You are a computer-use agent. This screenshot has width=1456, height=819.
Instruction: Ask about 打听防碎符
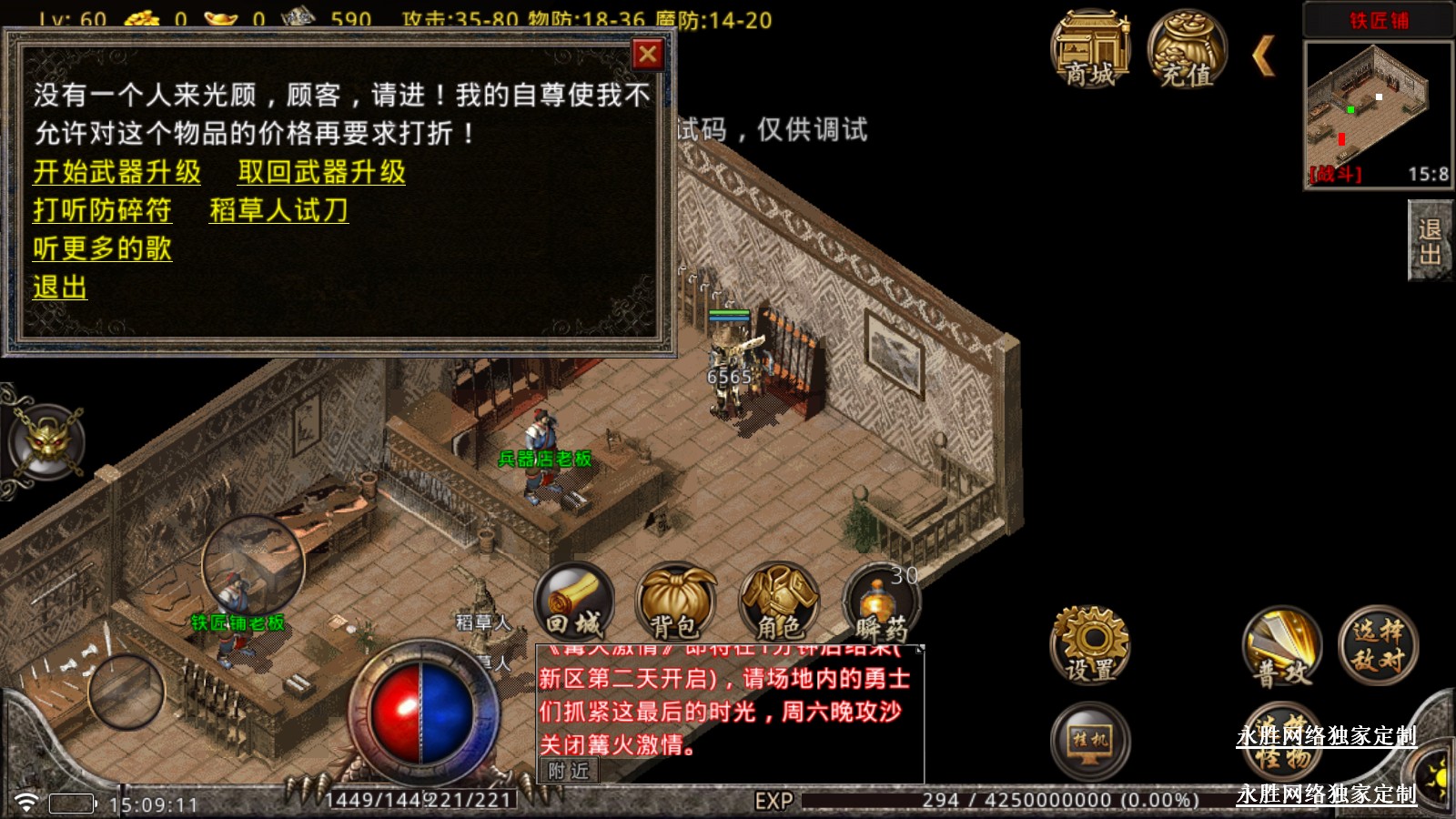coord(102,210)
